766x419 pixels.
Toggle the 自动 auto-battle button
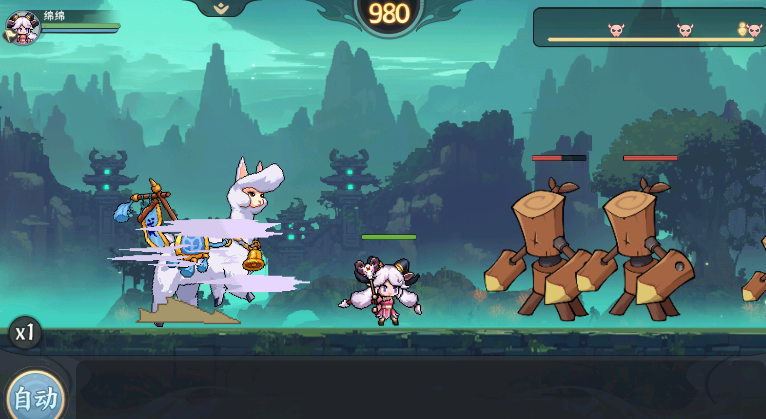(34, 397)
